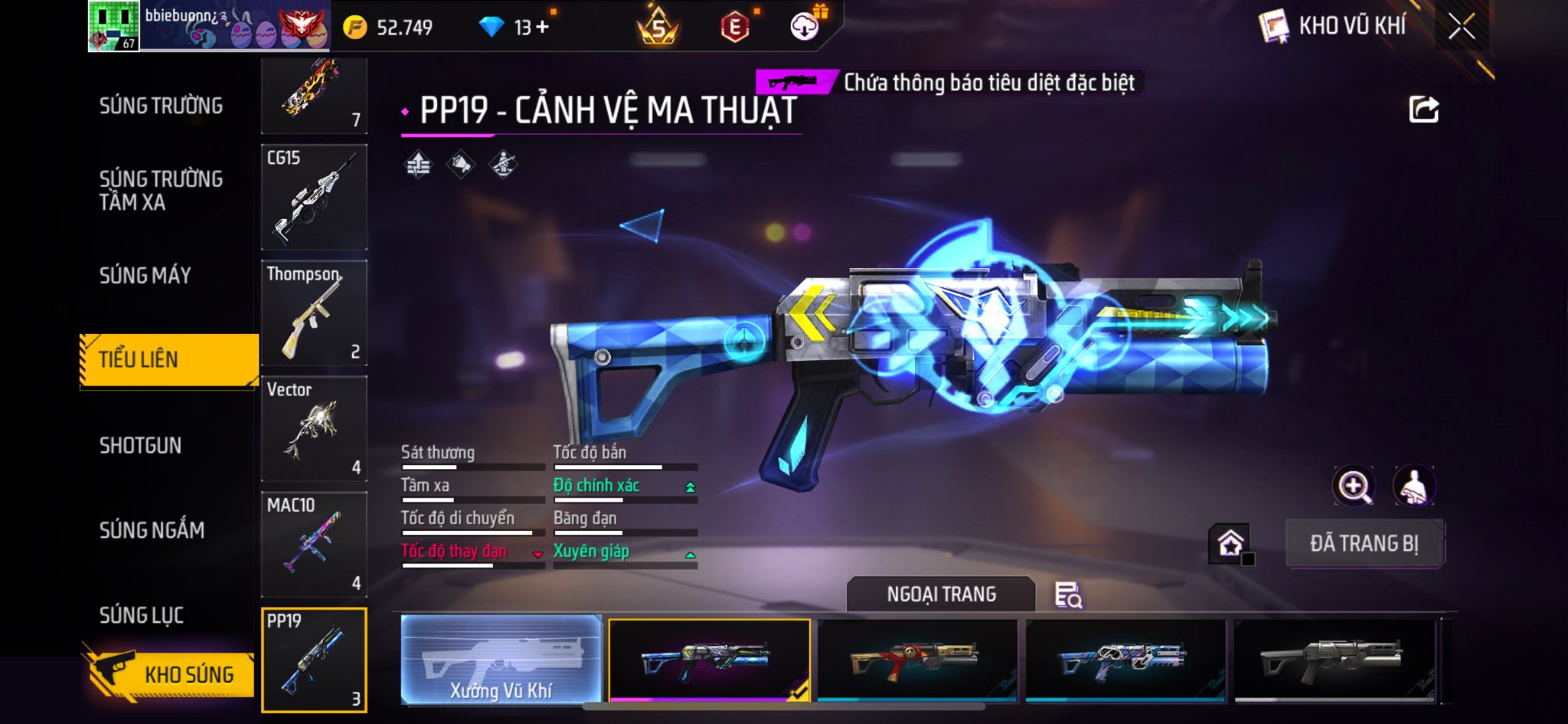Pick the Vector weapon slot
Image resolution: width=1568 pixels, height=724 pixels.
(314, 428)
